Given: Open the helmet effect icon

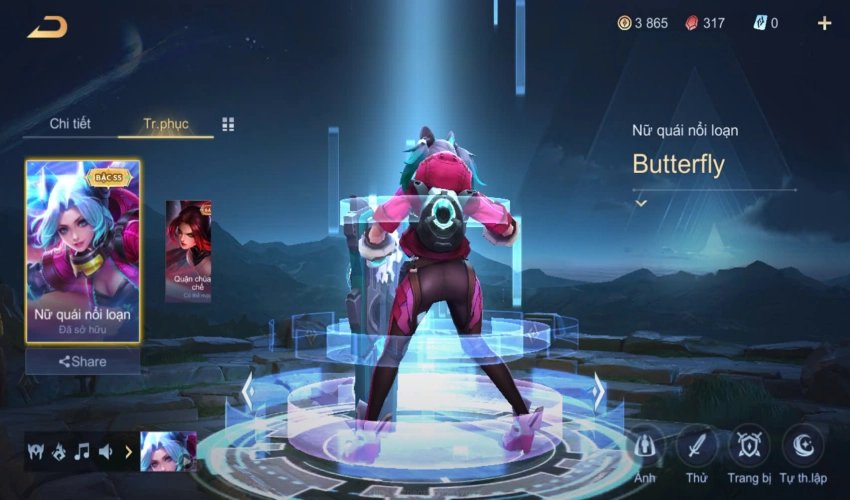Looking at the screenshot, I should tap(35, 451).
